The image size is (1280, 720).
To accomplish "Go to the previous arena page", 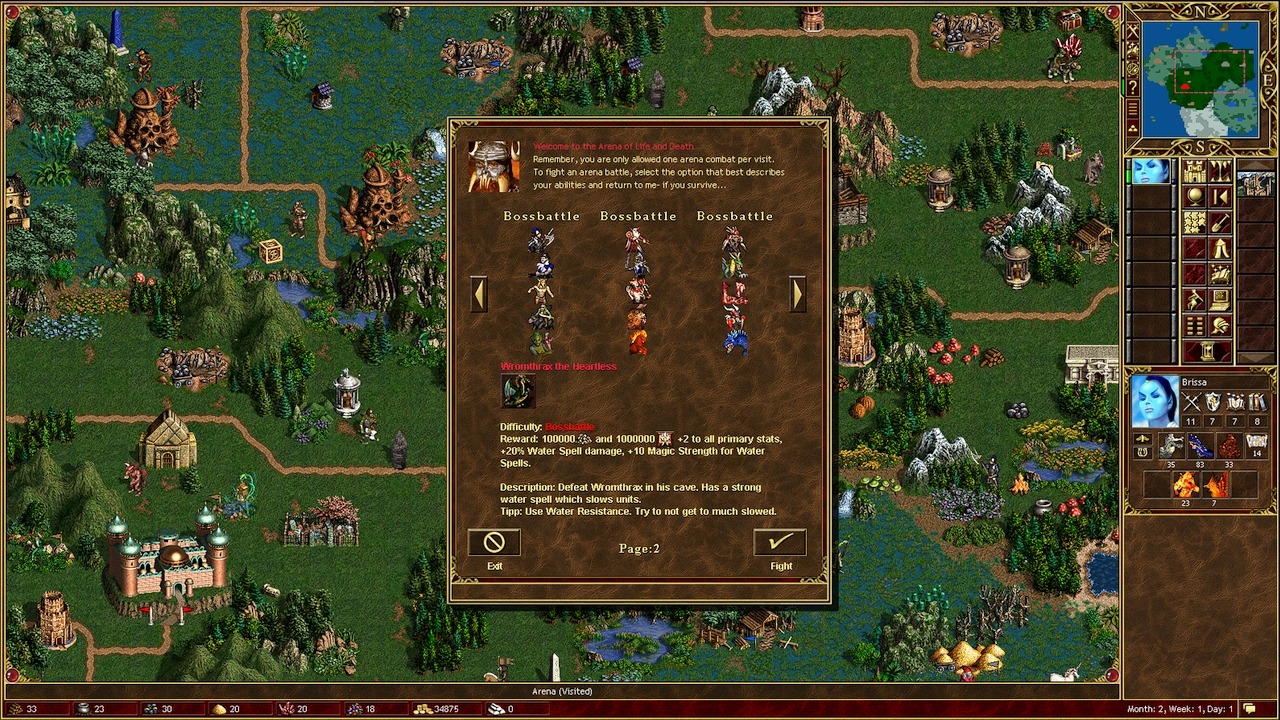I will point(478,293).
